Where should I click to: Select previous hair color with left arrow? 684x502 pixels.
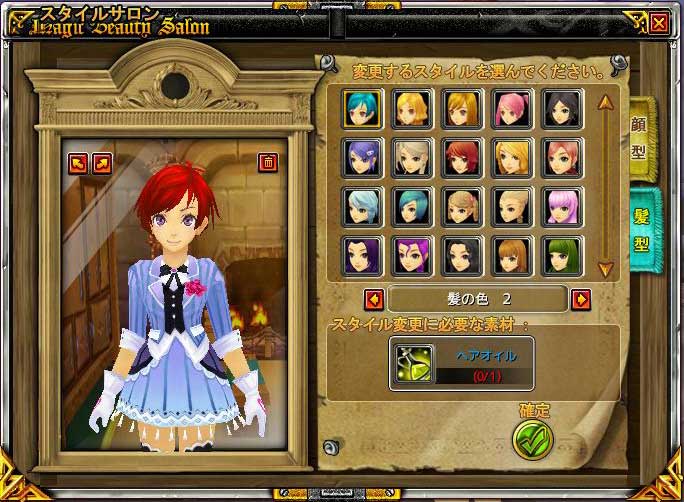pyautogui.click(x=373, y=298)
